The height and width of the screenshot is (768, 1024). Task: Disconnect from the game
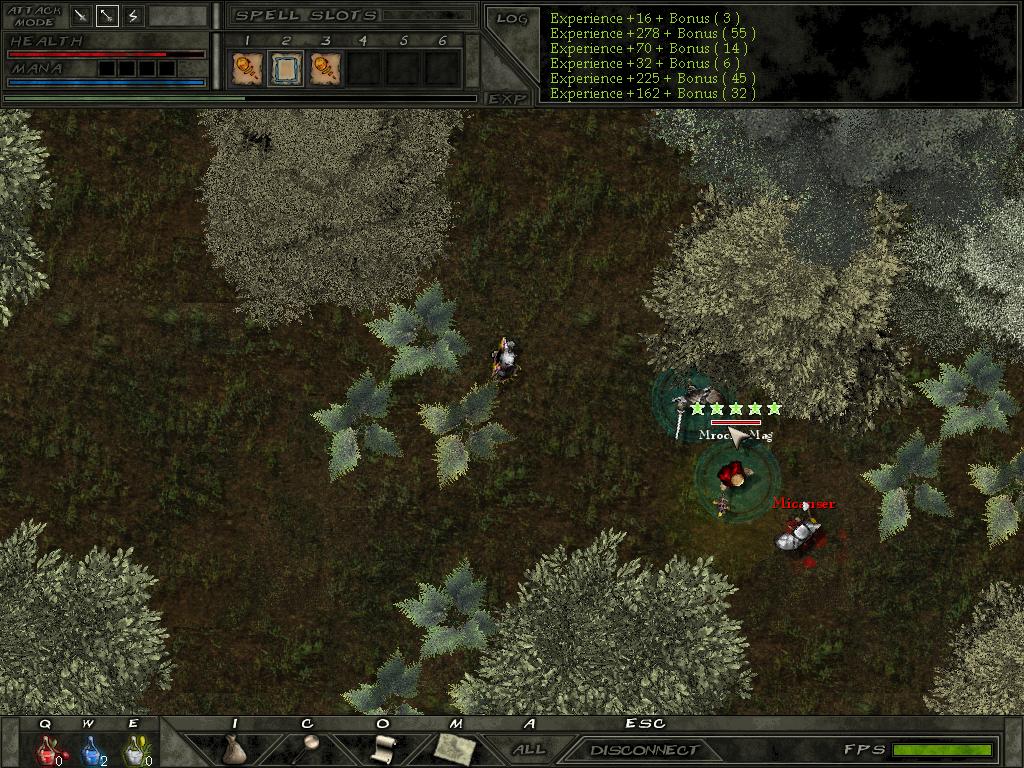(643, 749)
